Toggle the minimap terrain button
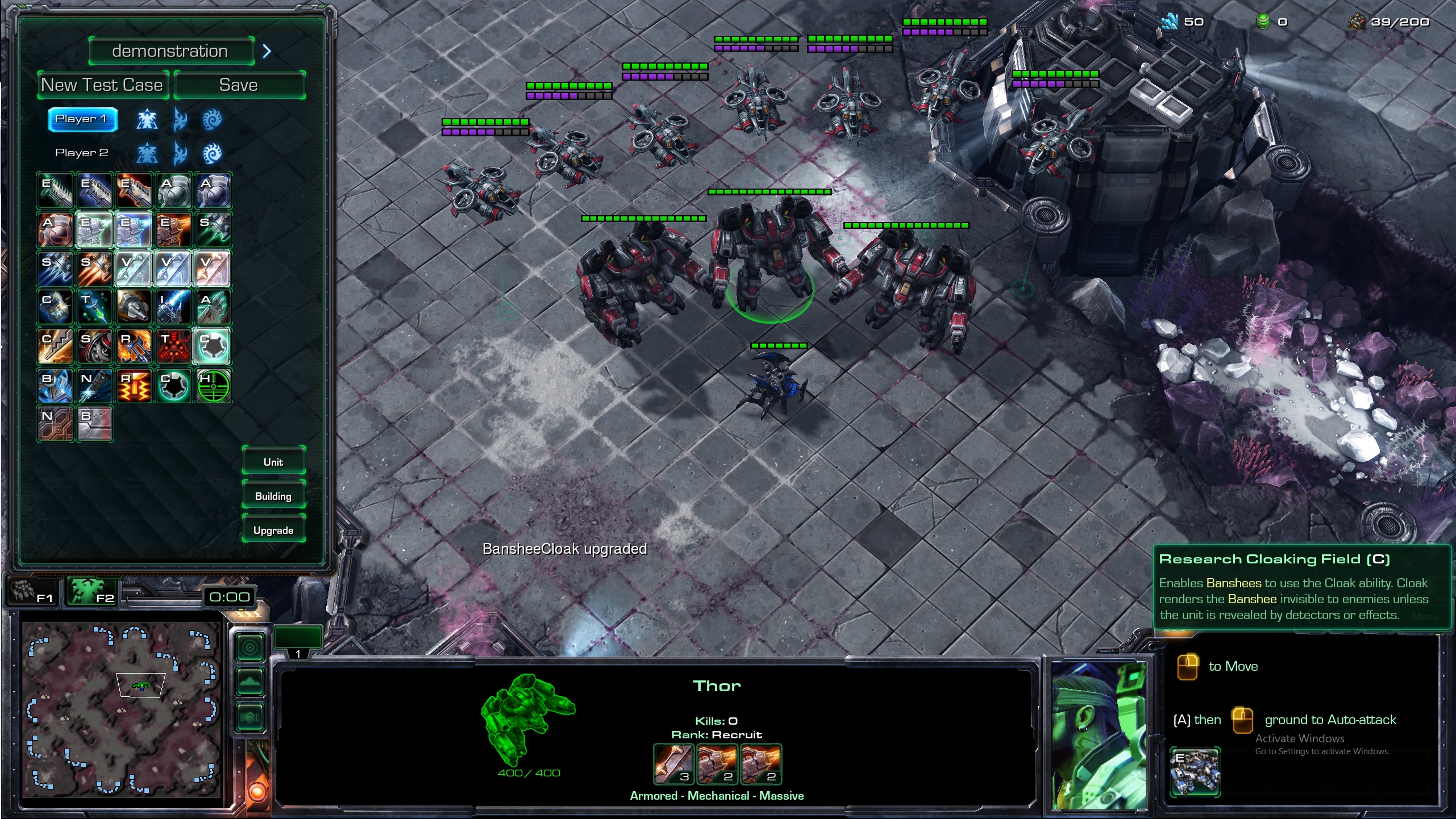The image size is (1456, 819). point(250,681)
